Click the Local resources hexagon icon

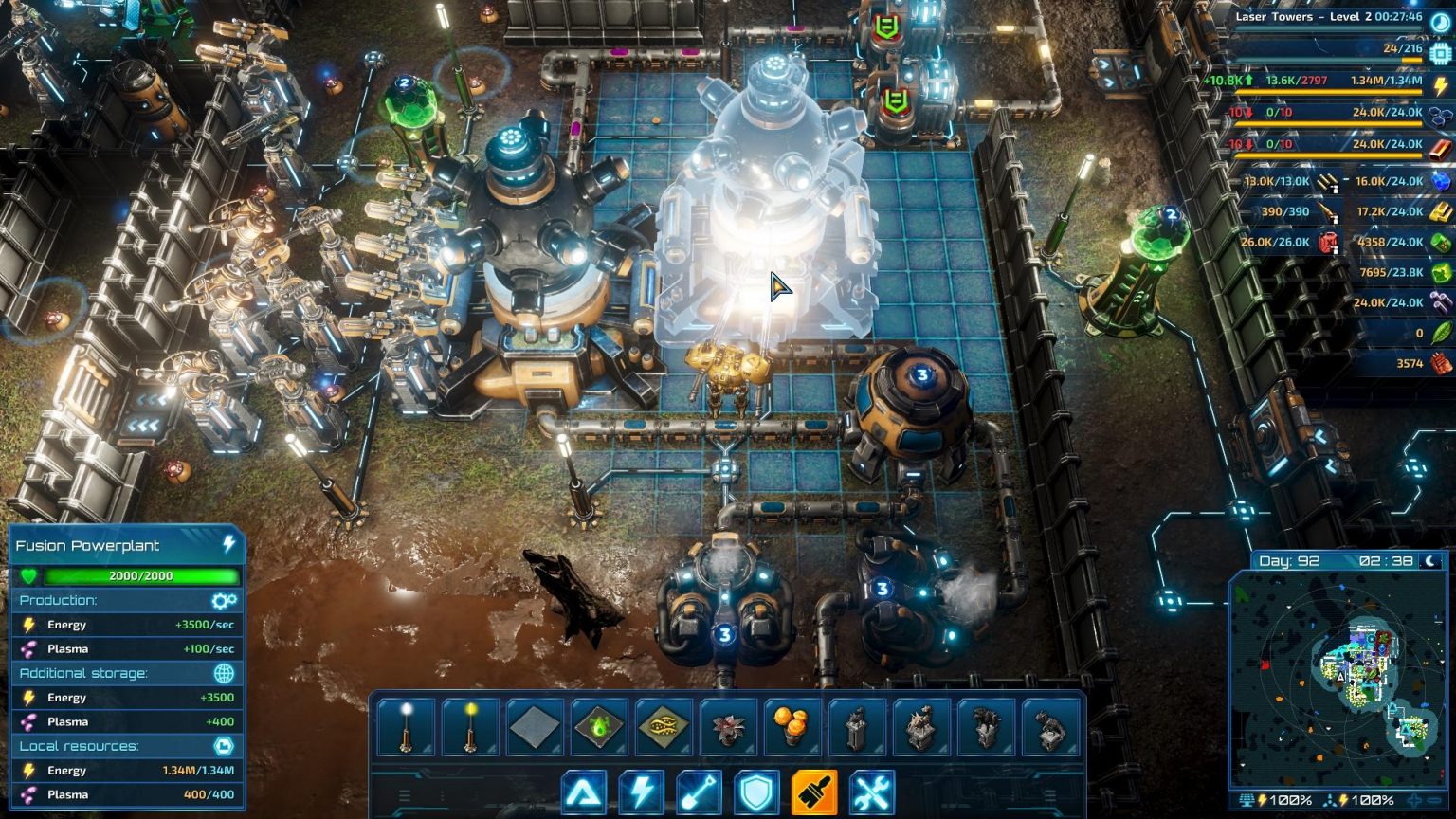224,746
